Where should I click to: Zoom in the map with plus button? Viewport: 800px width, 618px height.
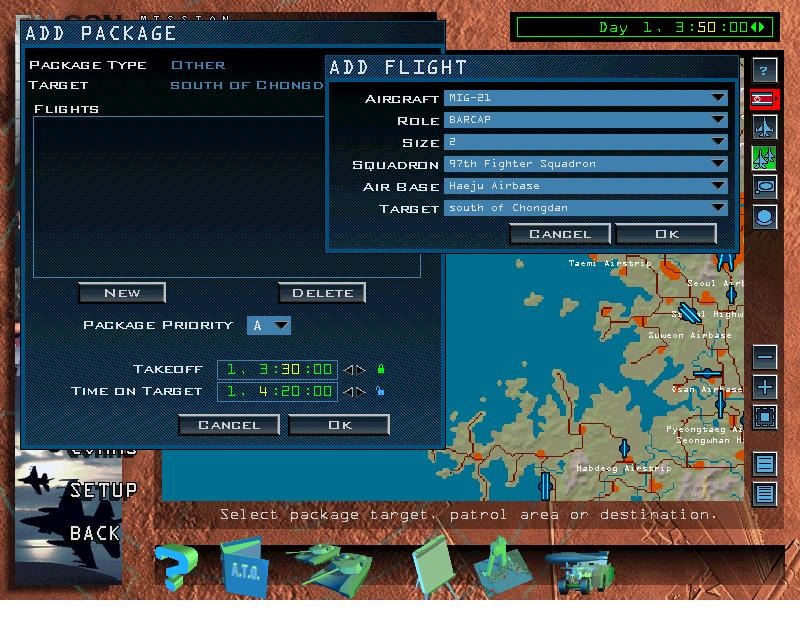pyautogui.click(x=765, y=387)
